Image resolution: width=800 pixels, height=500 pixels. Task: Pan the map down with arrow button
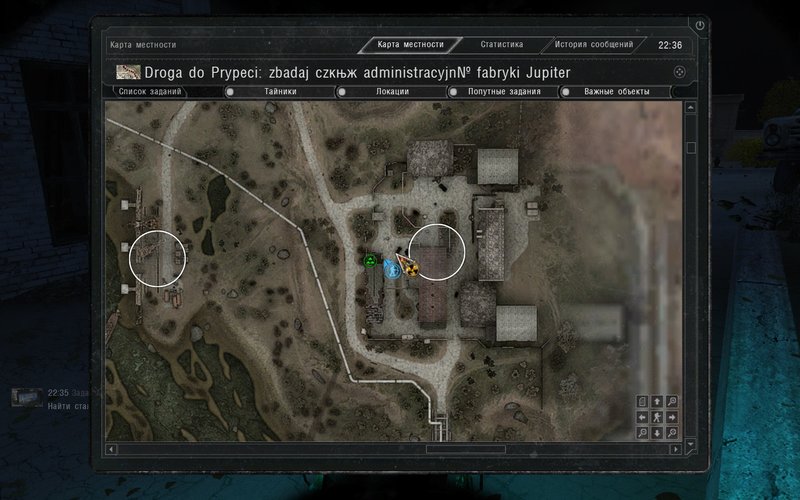(x=656, y=432)
